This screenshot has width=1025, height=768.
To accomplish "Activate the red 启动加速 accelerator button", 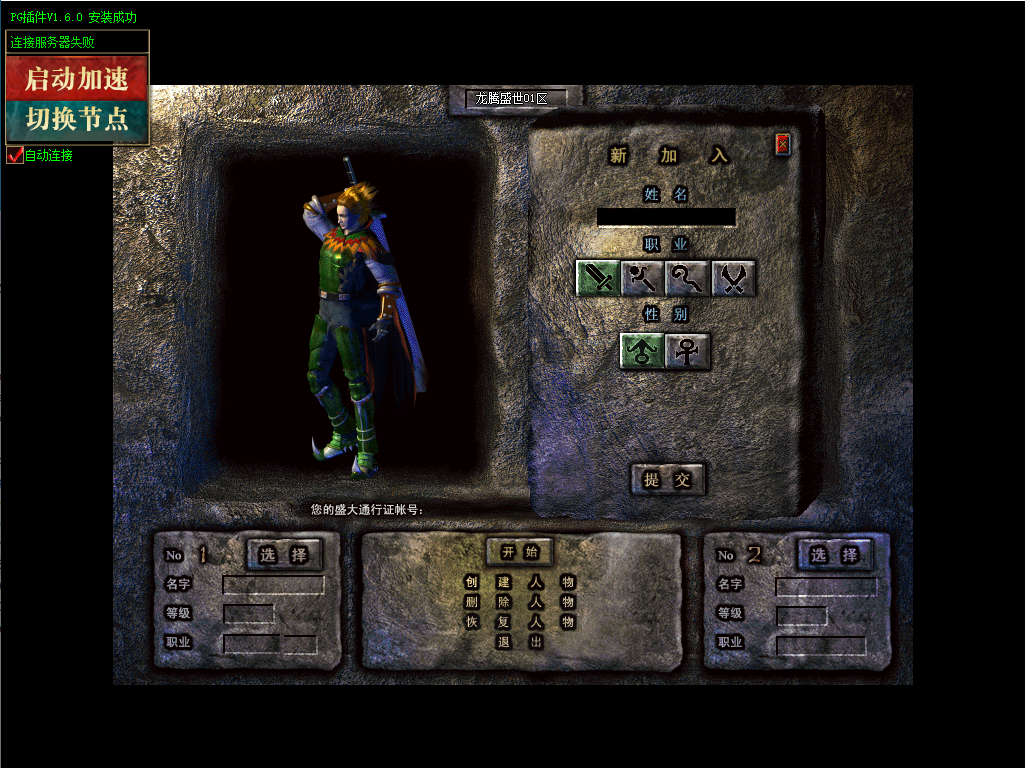I will tap(77, 78).
